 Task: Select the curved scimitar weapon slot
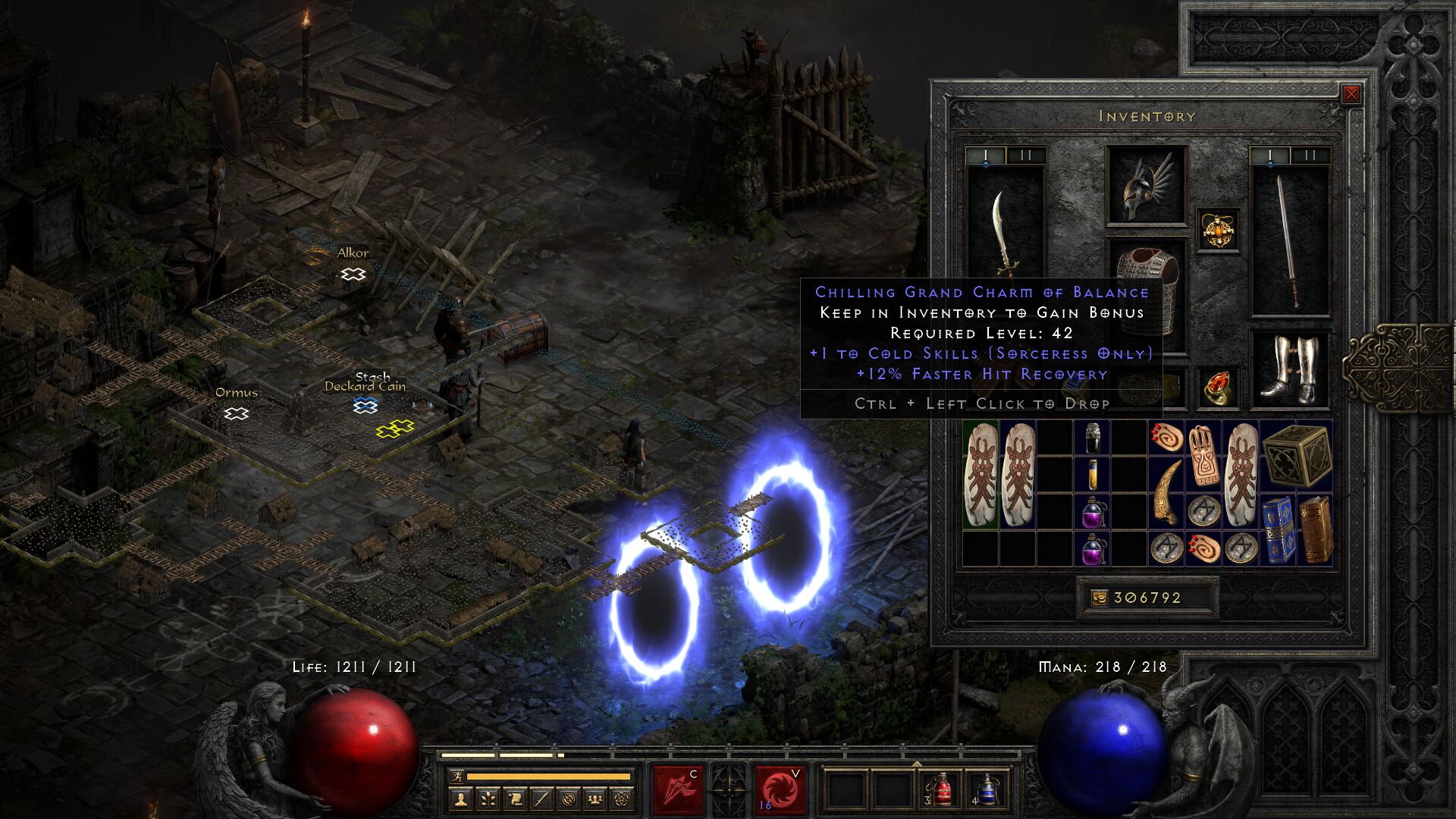[1006, 235]
